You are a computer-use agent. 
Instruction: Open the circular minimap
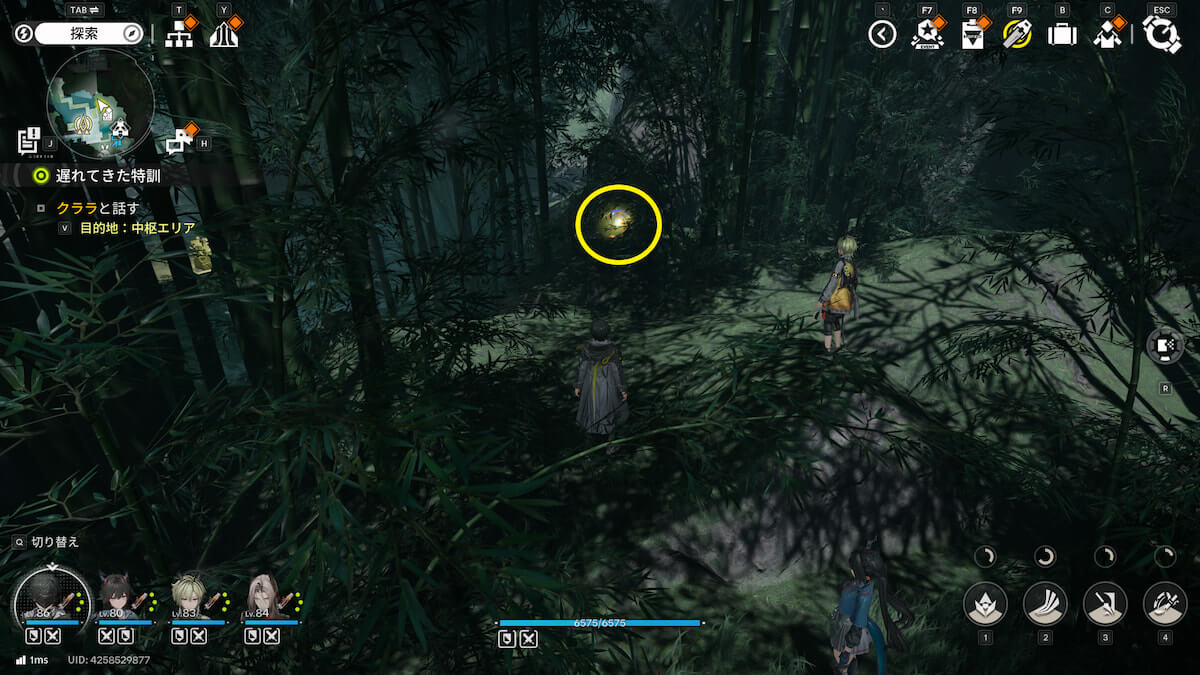point(100,101)
